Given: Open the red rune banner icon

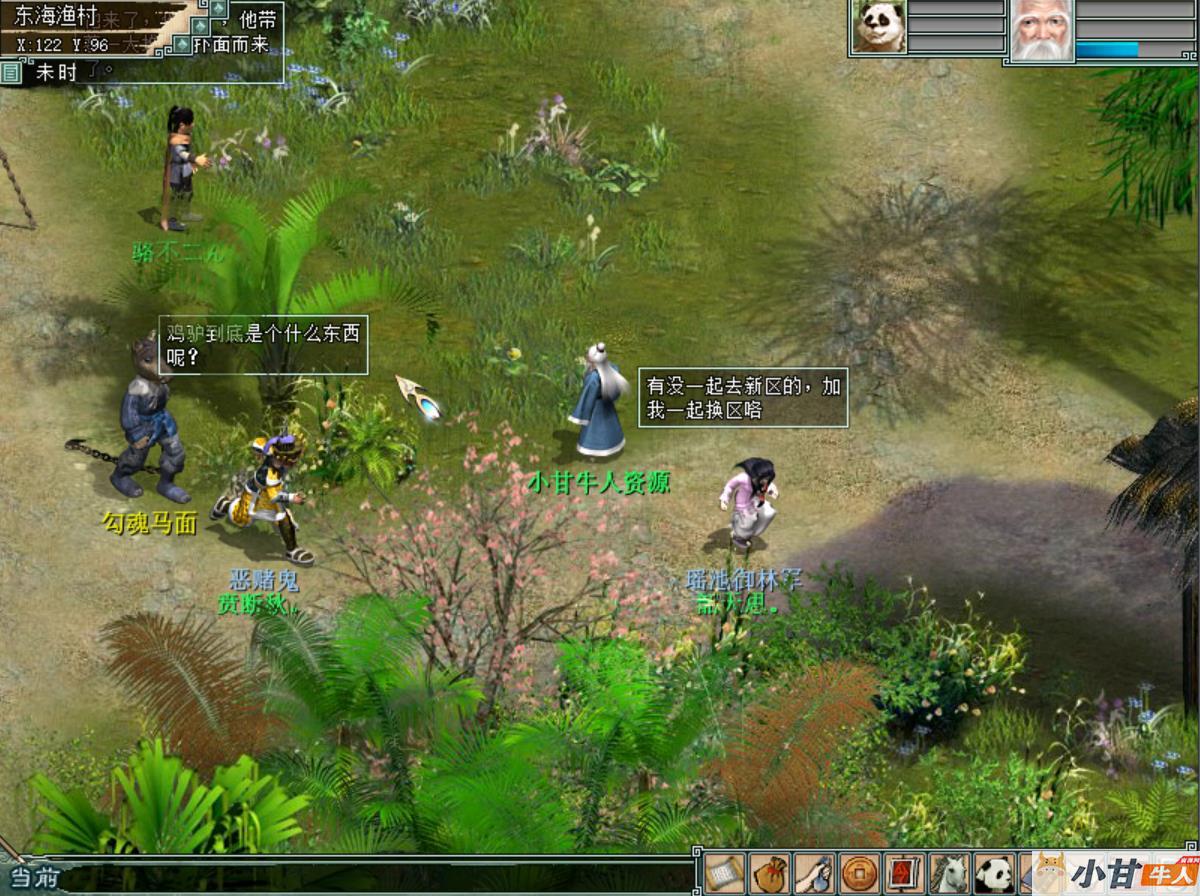Looking at the screenshot, I should click(904, 873).
